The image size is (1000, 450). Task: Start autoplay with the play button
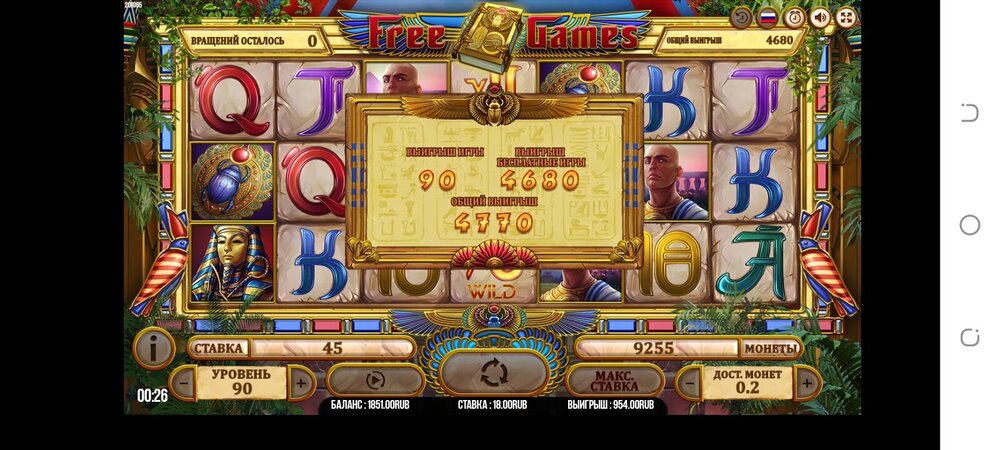[375, 380]
